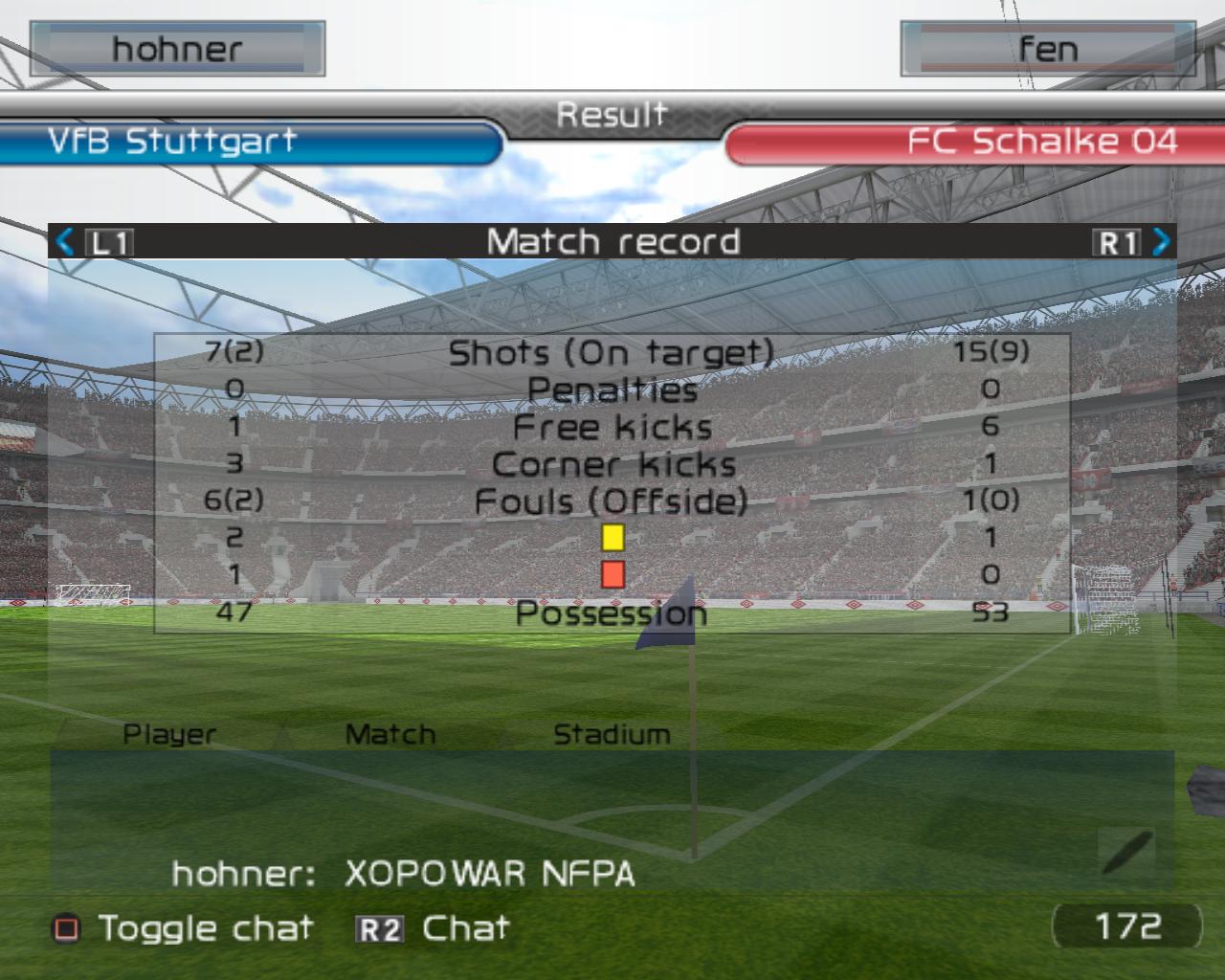Click the pencil icon in the chat box
The image size is (1225, 980).
point(1125,852)
